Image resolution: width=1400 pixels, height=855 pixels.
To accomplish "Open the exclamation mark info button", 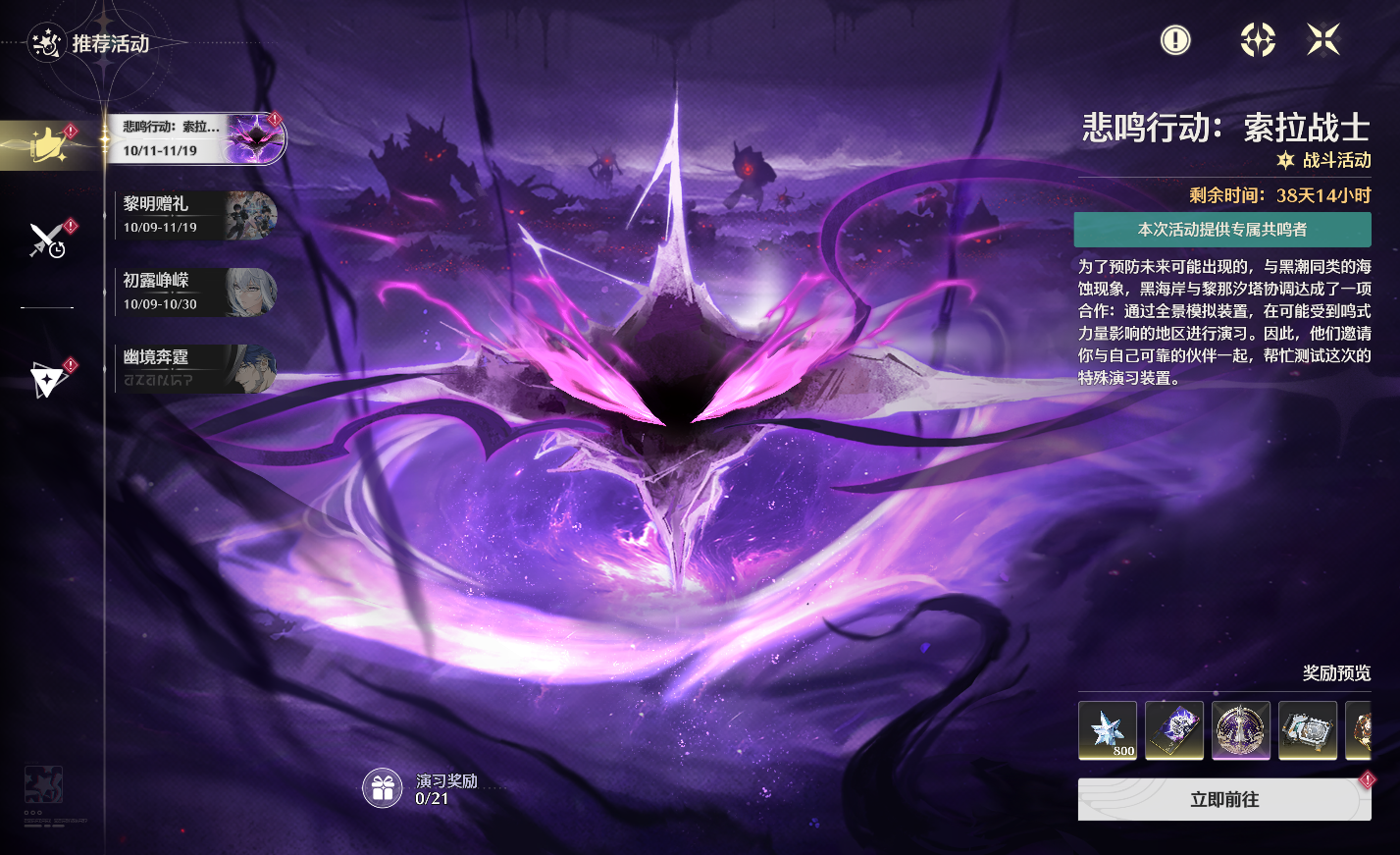I will pyautogui.click(x=1174, y=40).
